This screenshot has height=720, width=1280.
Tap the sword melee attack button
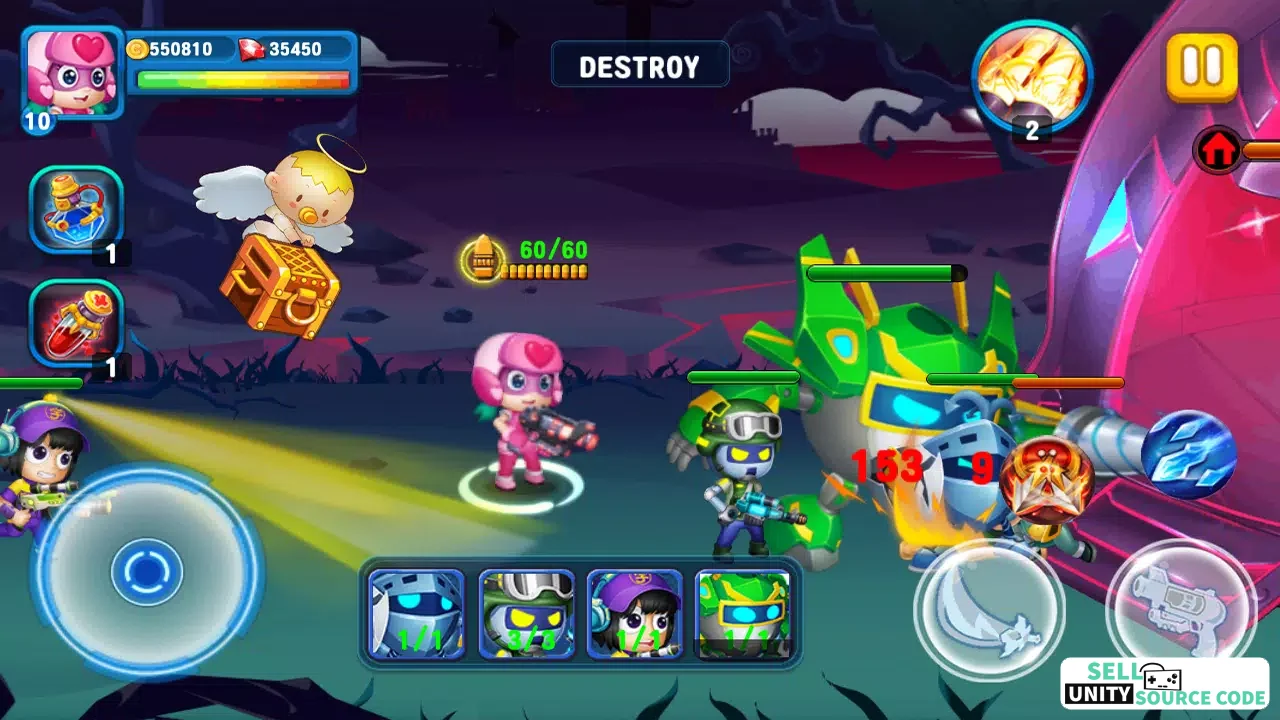tap(988, 609)
